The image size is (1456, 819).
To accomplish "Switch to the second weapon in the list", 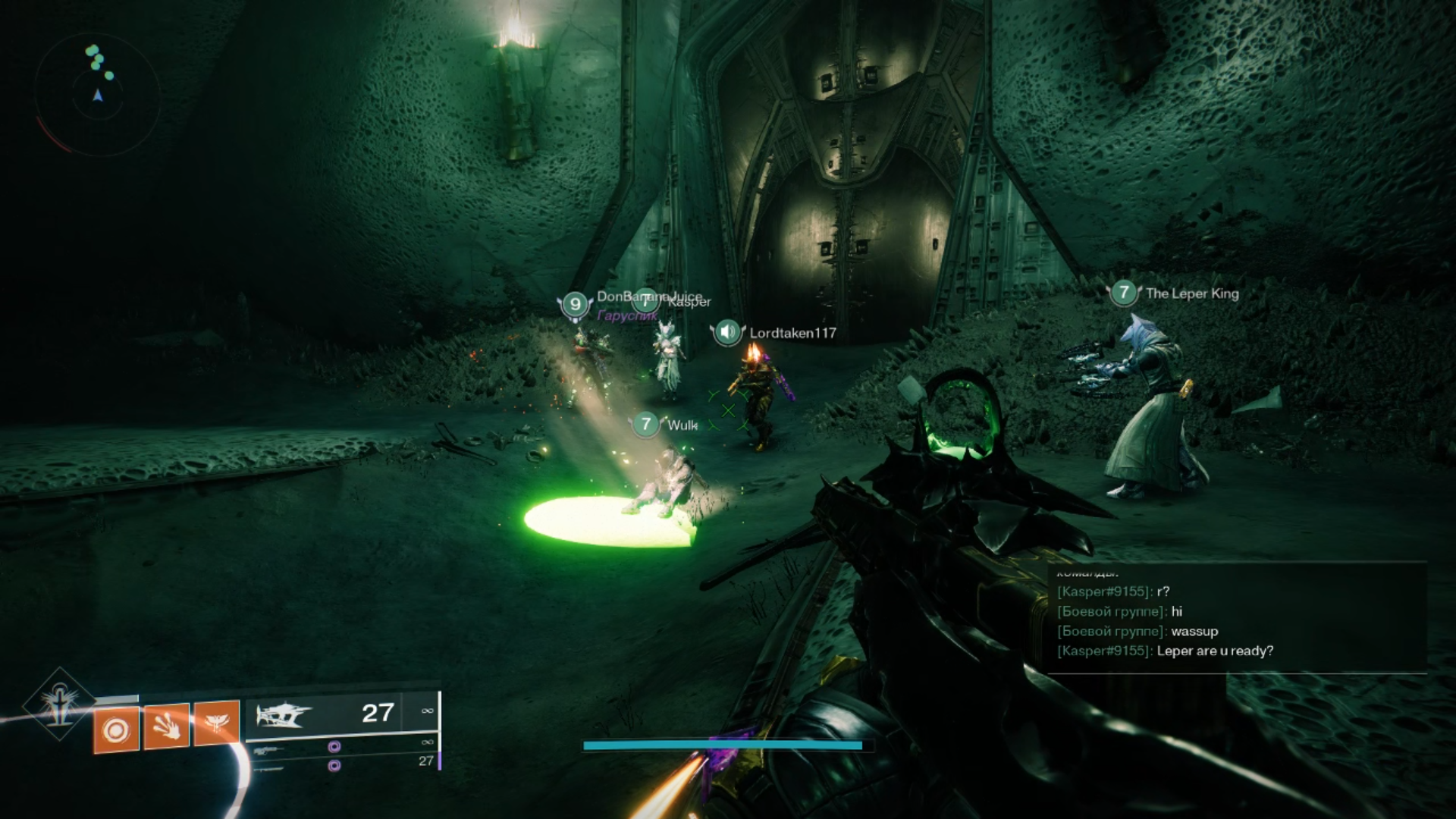I will tap(268, 751).
